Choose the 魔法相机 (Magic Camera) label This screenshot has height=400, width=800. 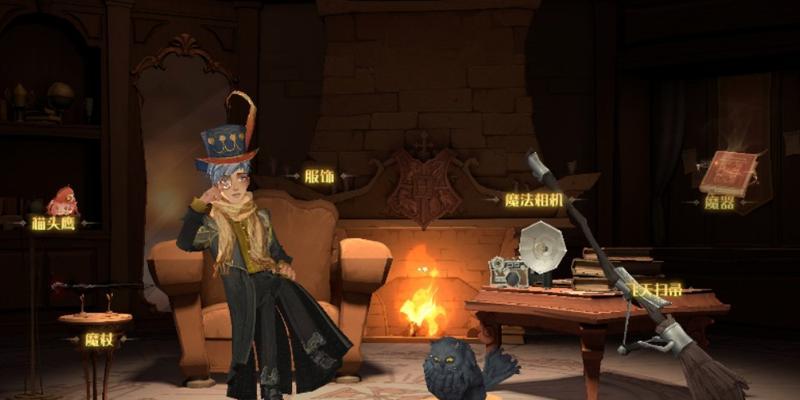coord(534,200)
